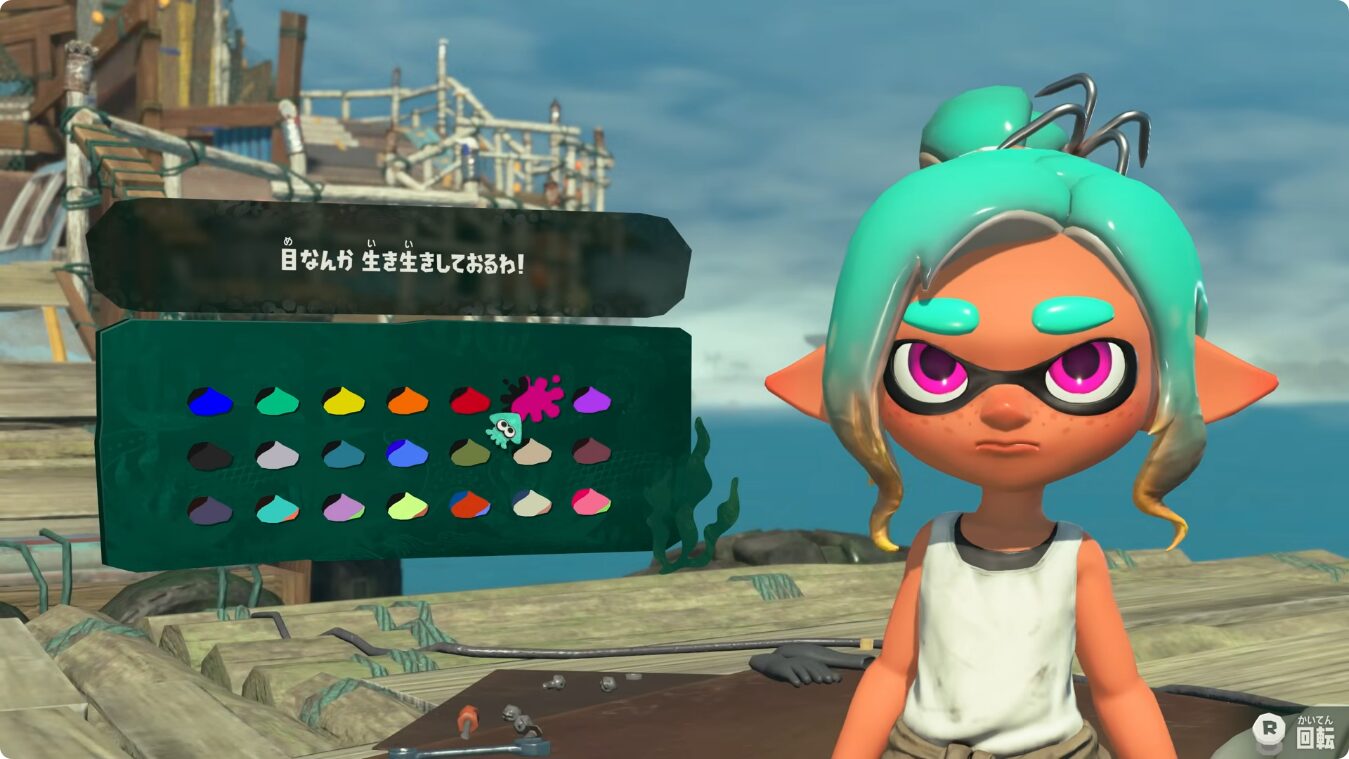The width and height of the screenshot is (1349, 759).
Task: Select the dark slate purple ink blob
Action: coord(209,509)
